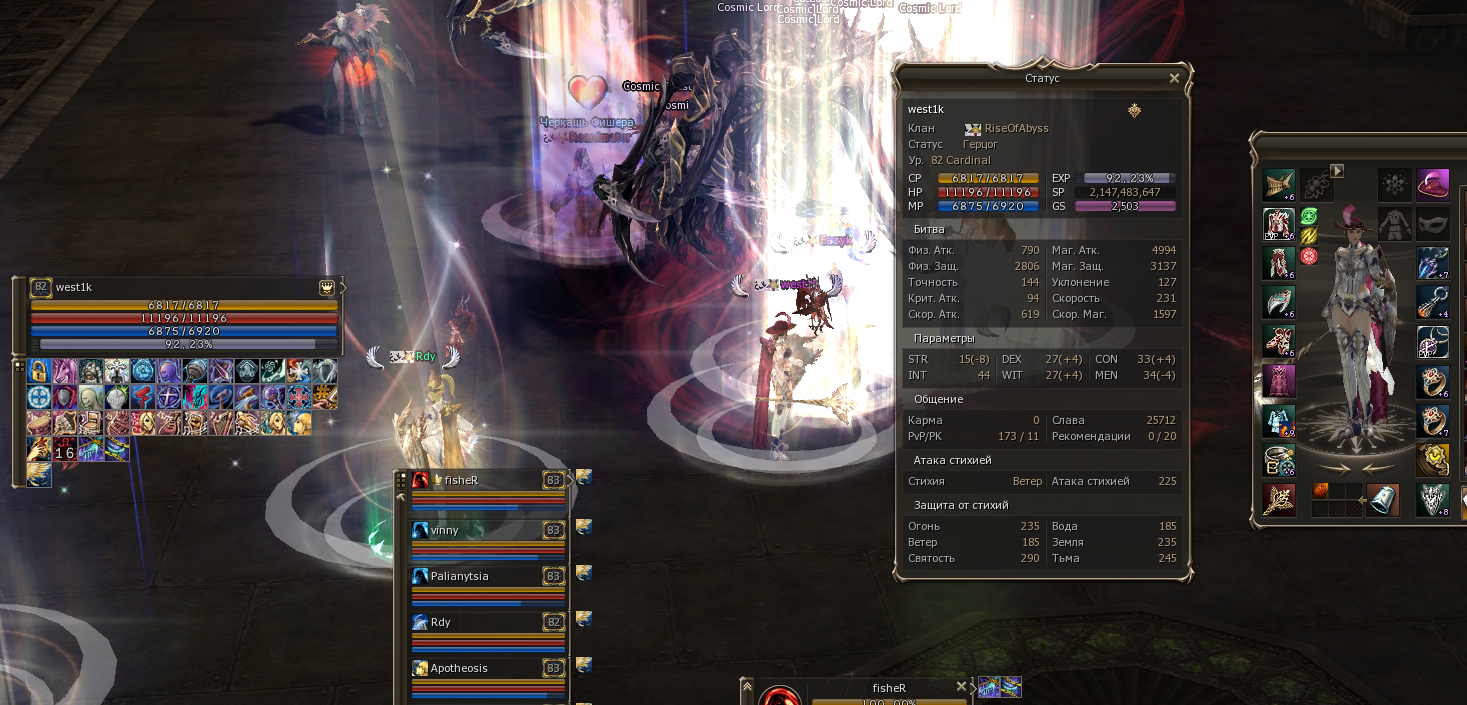Click the crown icon on west1k bar
This screenshot has width=1467, height=705.
tap(326, 288)
